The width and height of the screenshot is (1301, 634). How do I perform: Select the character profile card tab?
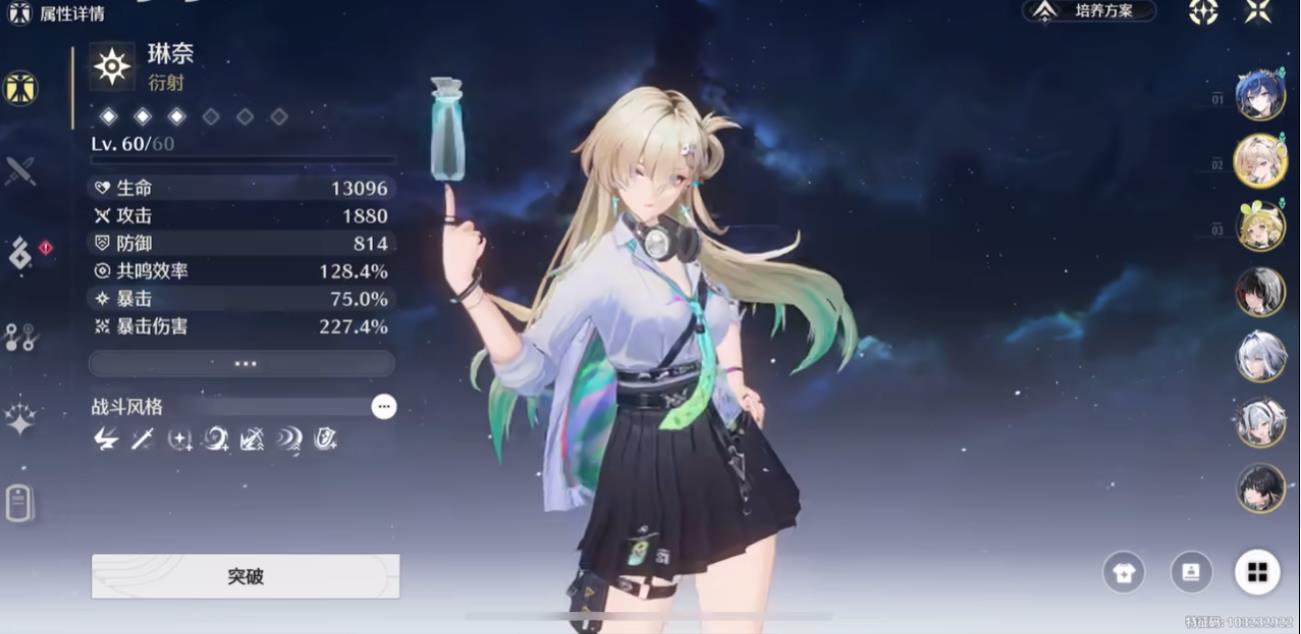click(x=20, y=502)
